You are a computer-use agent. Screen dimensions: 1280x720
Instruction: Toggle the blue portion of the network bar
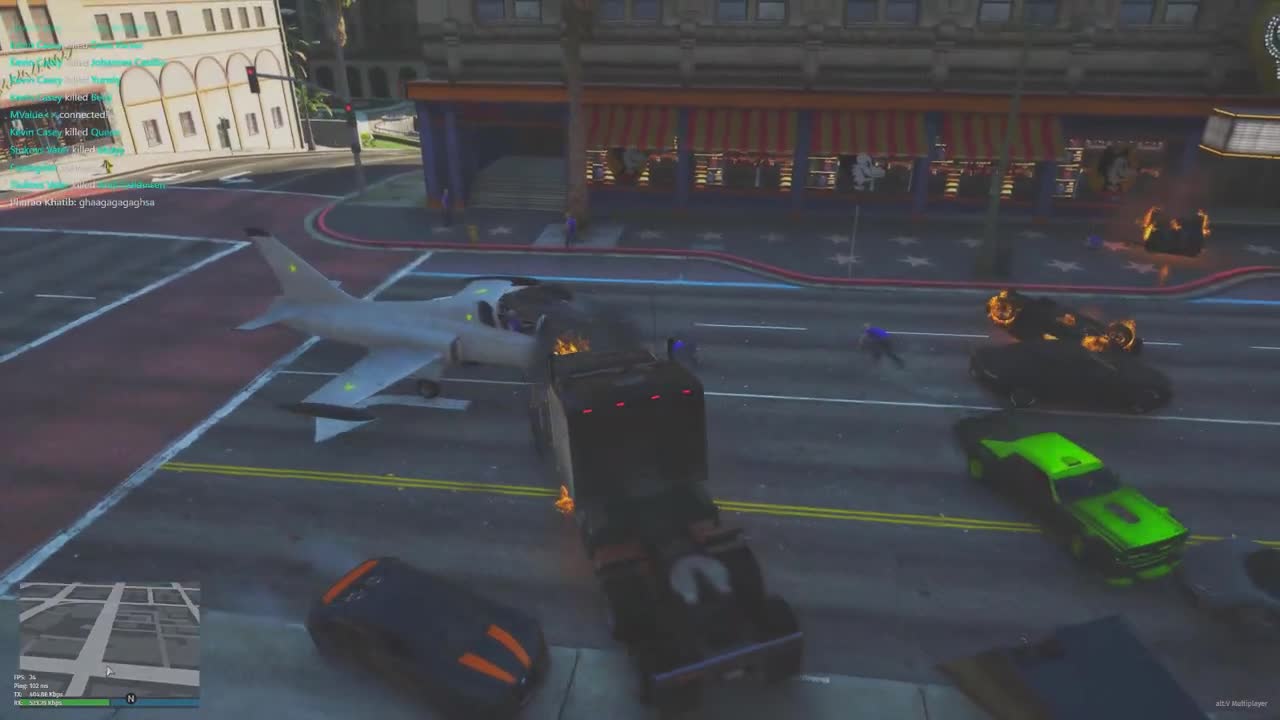(x=155, y=703)
